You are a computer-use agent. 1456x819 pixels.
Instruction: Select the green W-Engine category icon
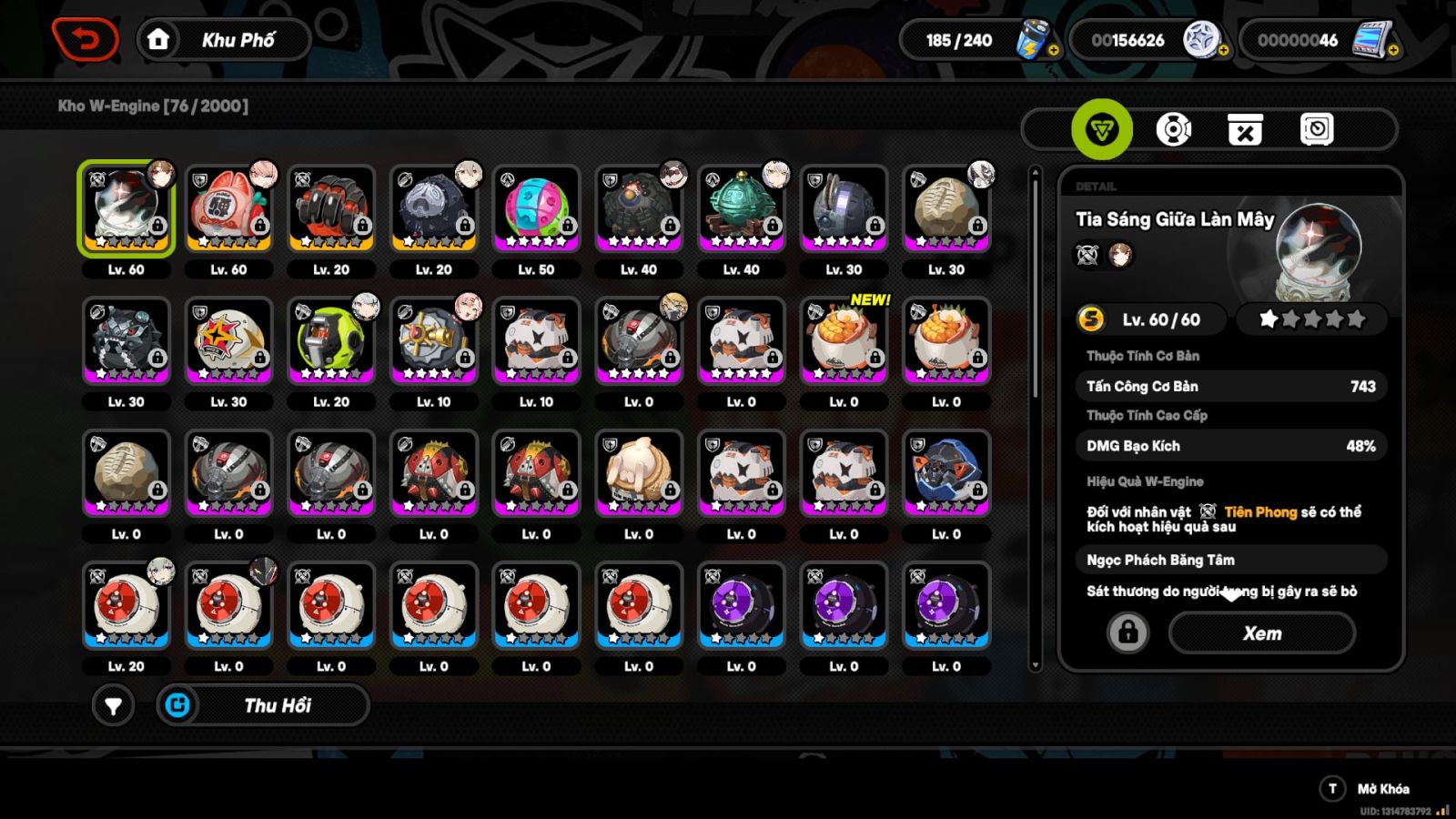click(x=1102, y=129)
